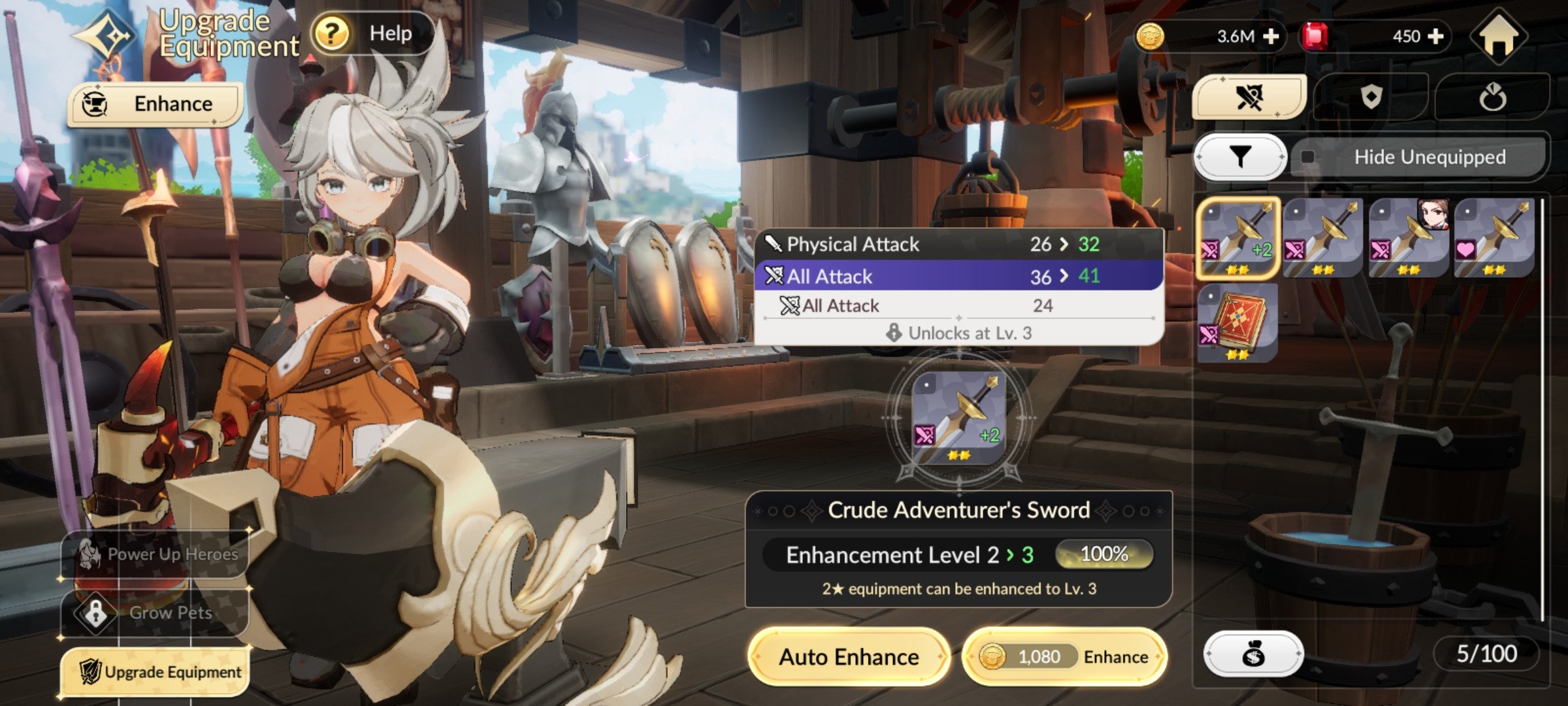Screen dimensions: 1568x706
Task: Select the Enhance mode button
Action: tap(155, 104)
